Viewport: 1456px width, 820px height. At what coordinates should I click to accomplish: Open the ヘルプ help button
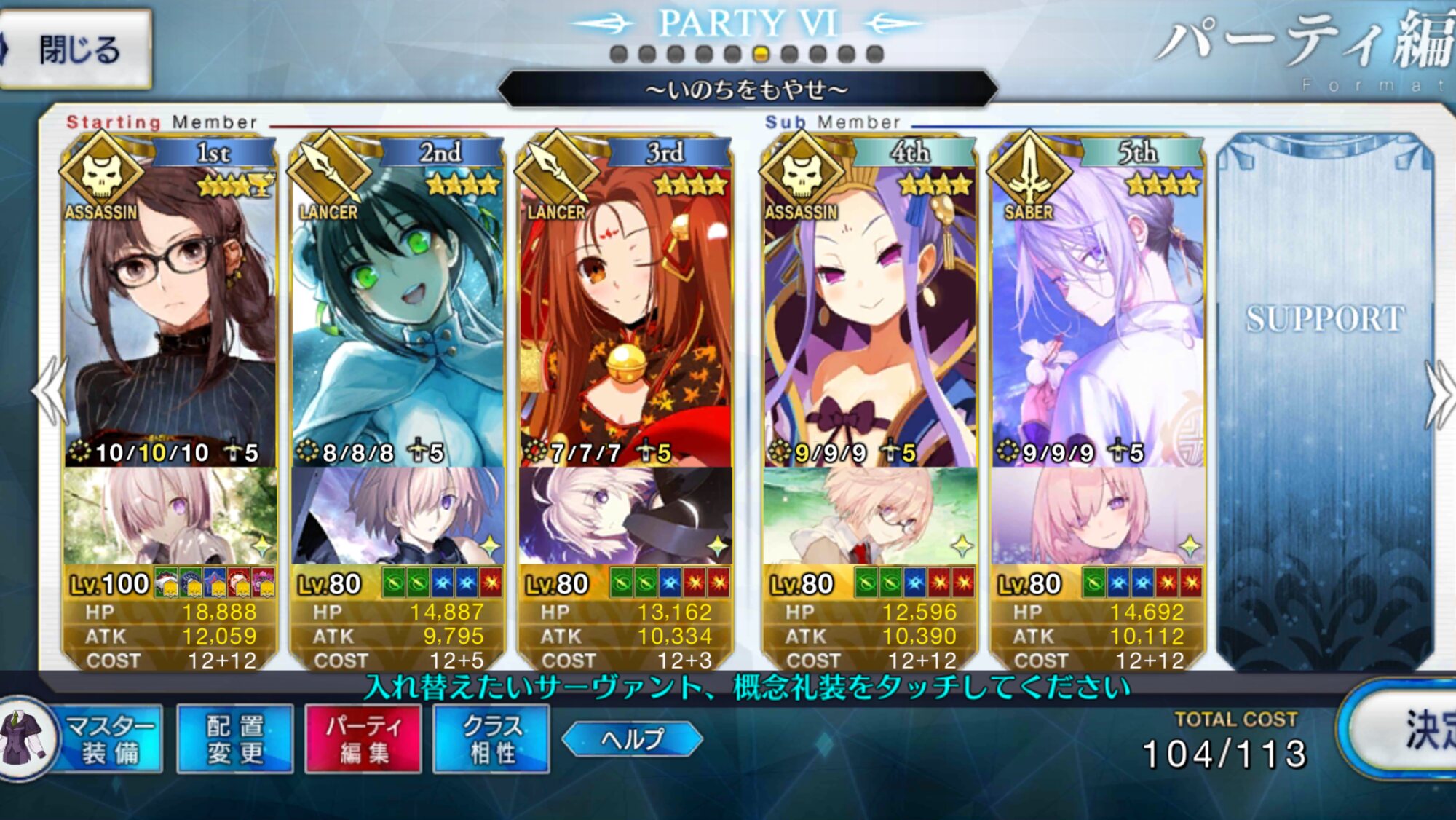coord(632,739)
